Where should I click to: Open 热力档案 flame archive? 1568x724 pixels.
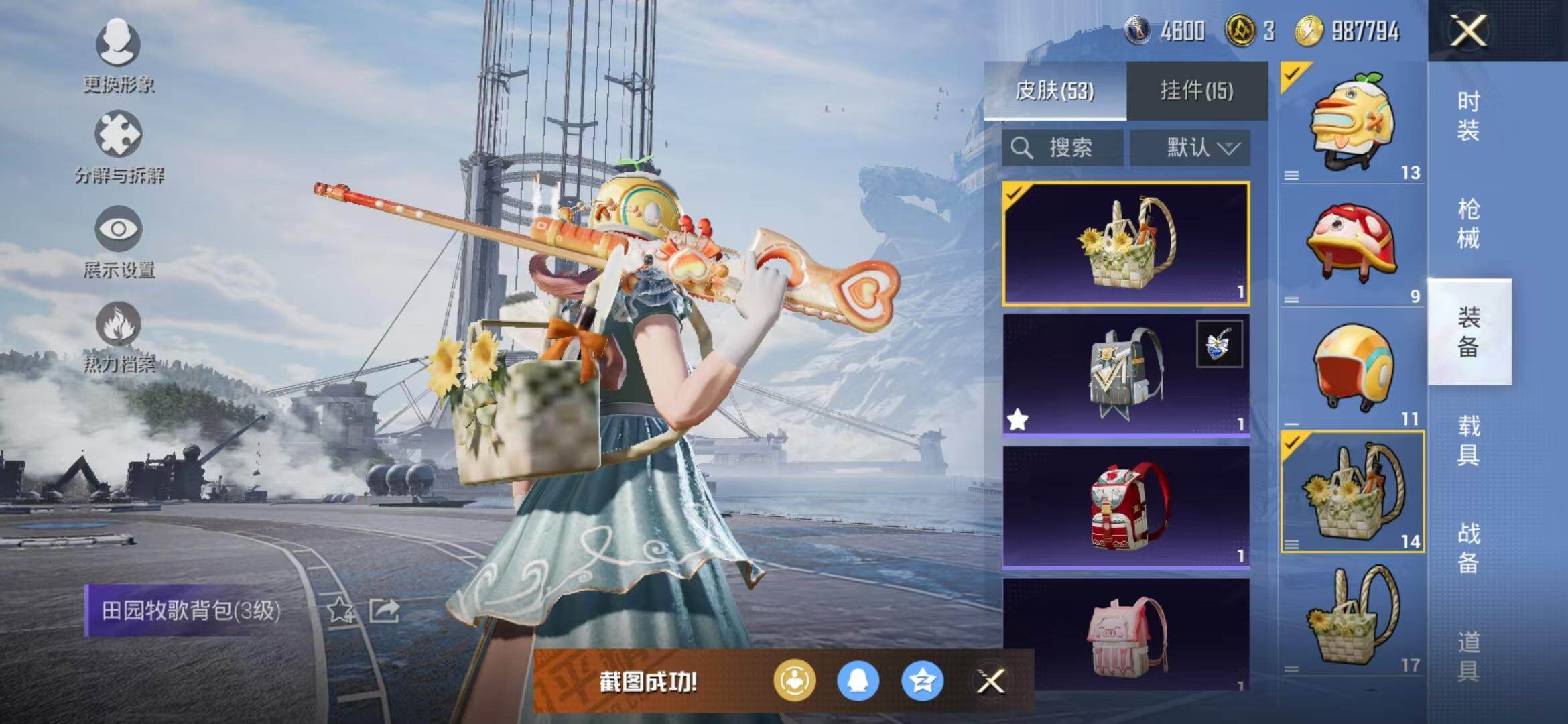coord(119,337)
